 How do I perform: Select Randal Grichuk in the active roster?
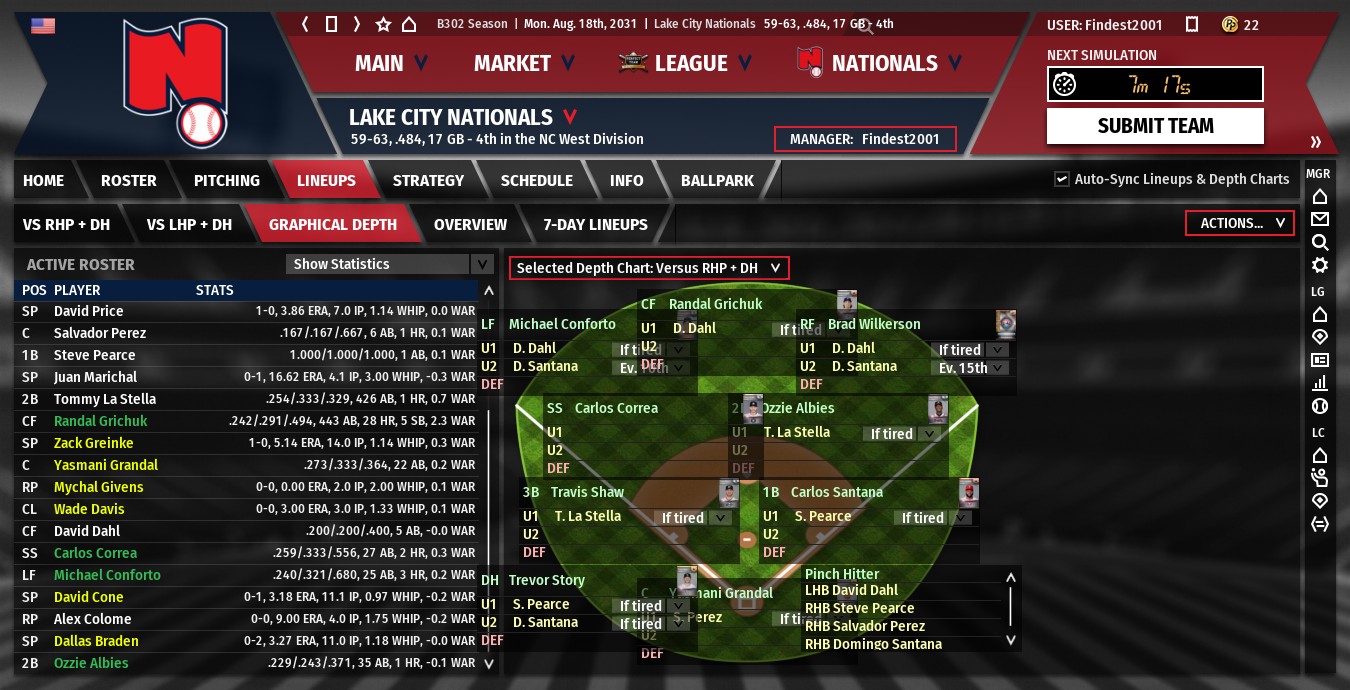click(x=100, y=421)
